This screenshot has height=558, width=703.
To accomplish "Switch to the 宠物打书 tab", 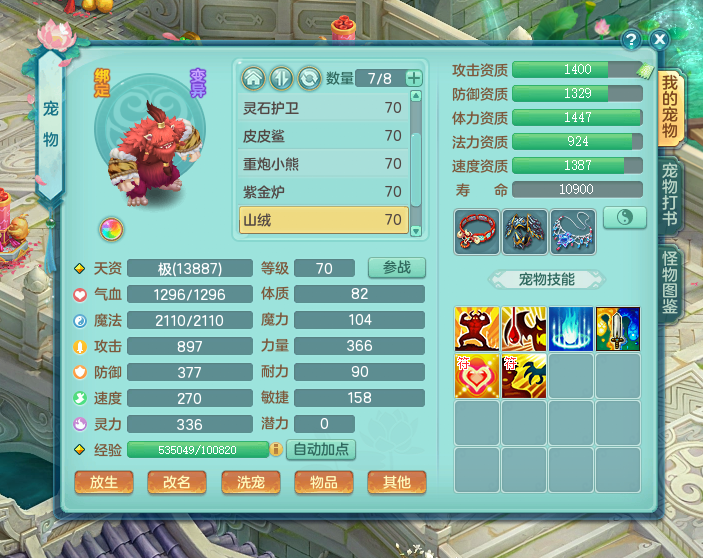I will click(x=670, y=194).
